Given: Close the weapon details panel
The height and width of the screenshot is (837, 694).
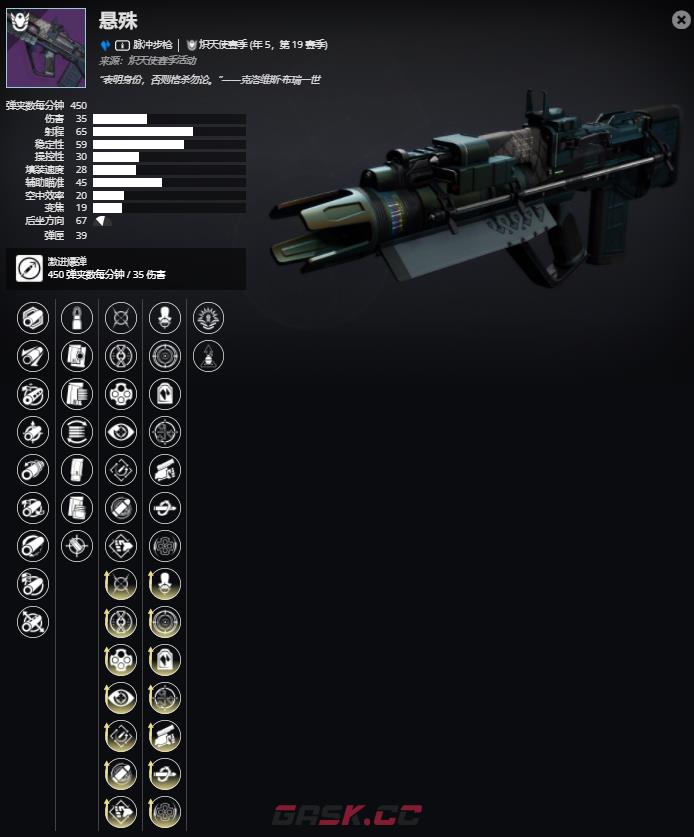Looking at the screenshot, I should [681, 19].
